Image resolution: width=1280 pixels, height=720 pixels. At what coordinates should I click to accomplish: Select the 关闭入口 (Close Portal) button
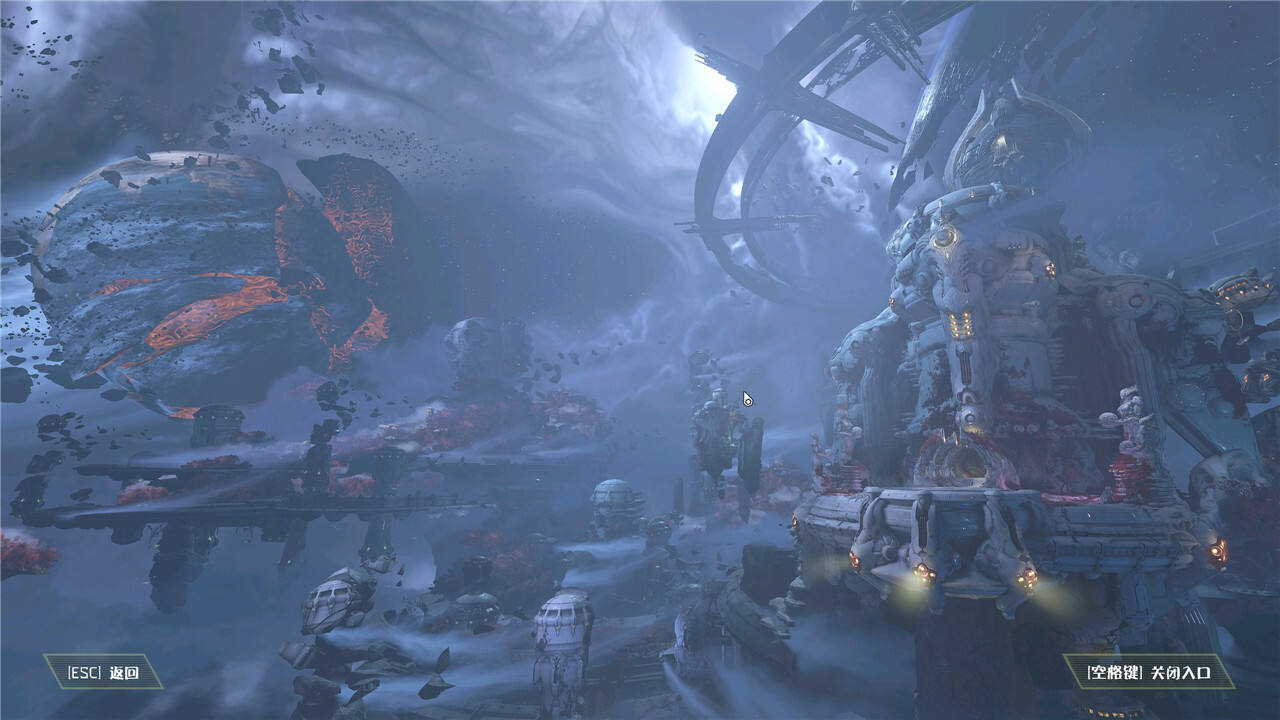click(1147, 672)
